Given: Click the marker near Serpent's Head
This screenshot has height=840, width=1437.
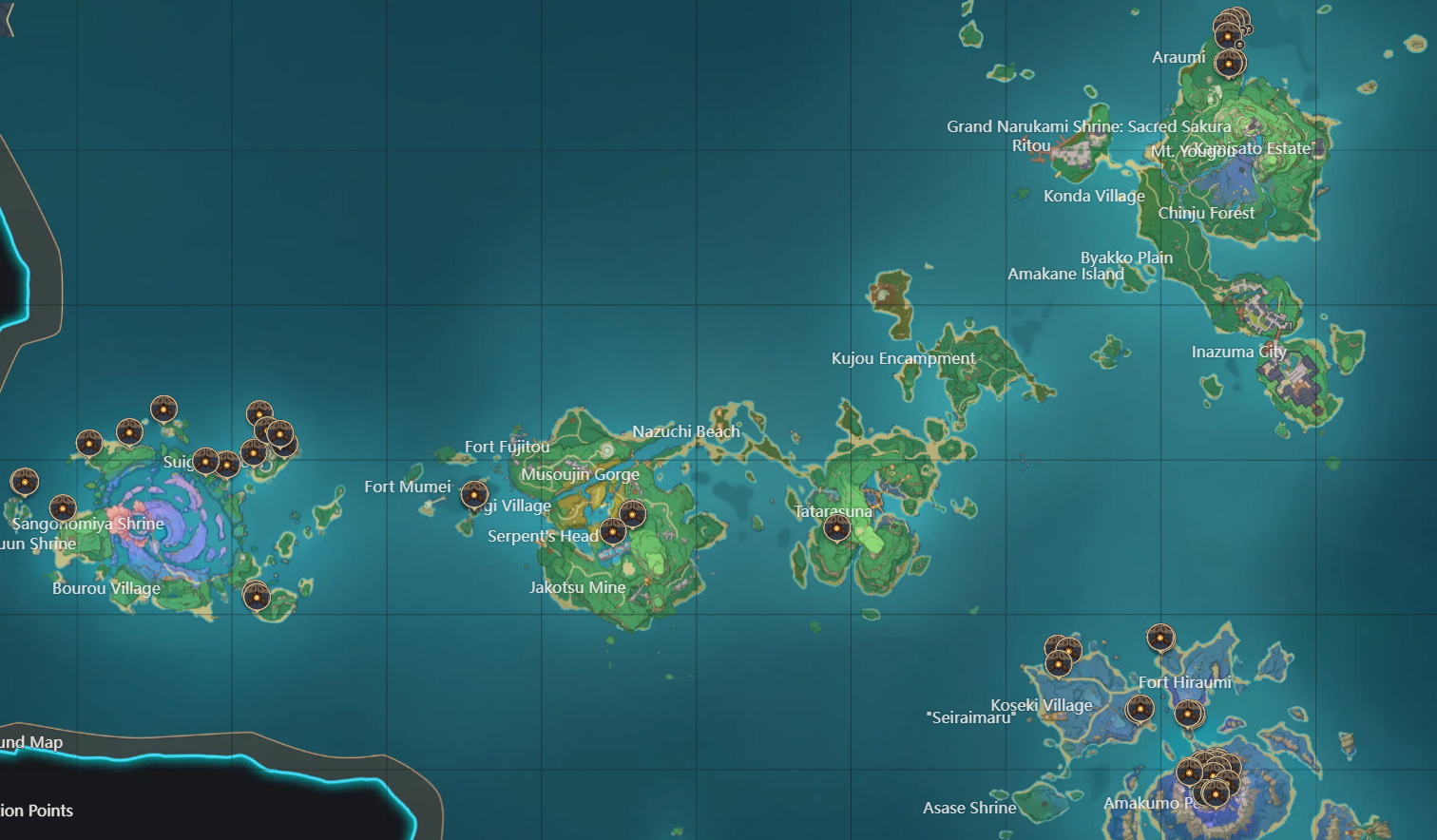Looking at the screenshot, I should point(612,533).
